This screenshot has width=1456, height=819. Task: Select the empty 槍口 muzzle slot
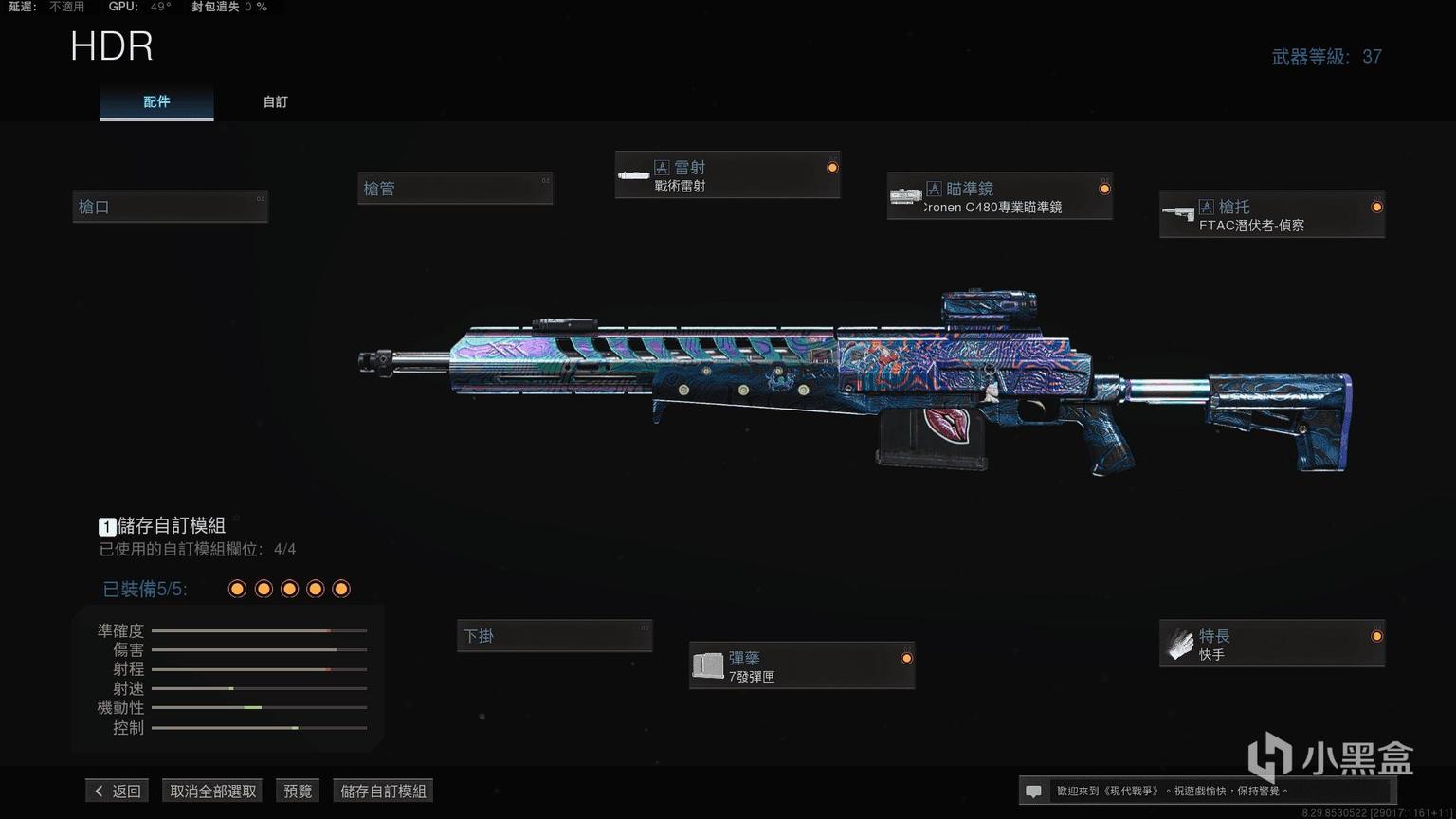171,207
